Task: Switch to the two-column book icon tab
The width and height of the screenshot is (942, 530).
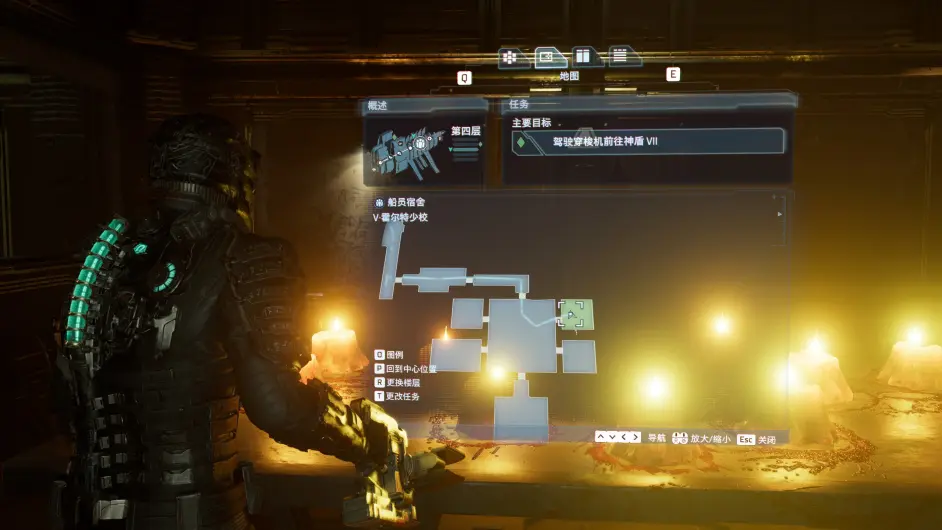Action: [585, 57]
